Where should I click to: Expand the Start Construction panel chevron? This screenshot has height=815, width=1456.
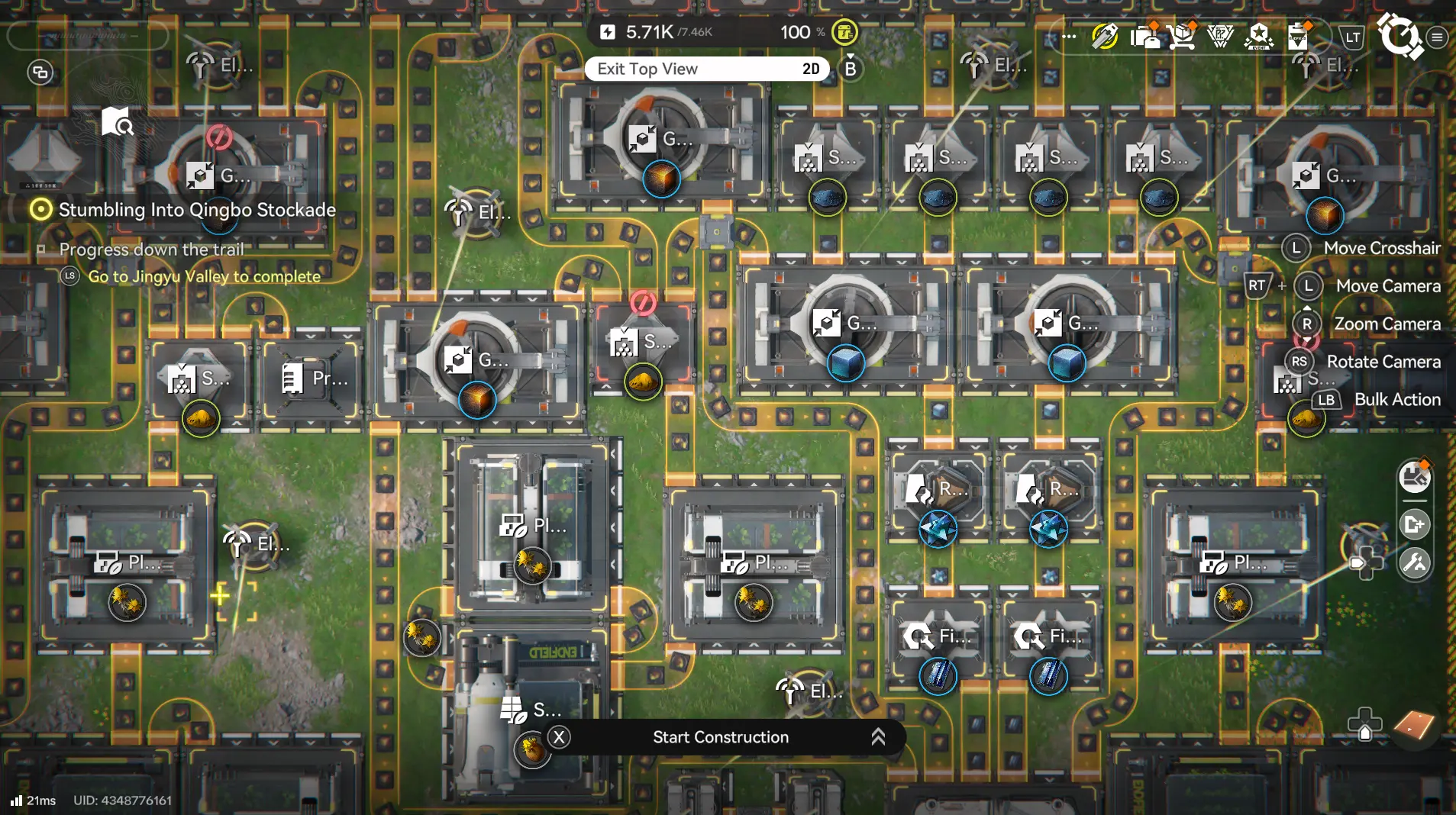click(x=878, y=737)
